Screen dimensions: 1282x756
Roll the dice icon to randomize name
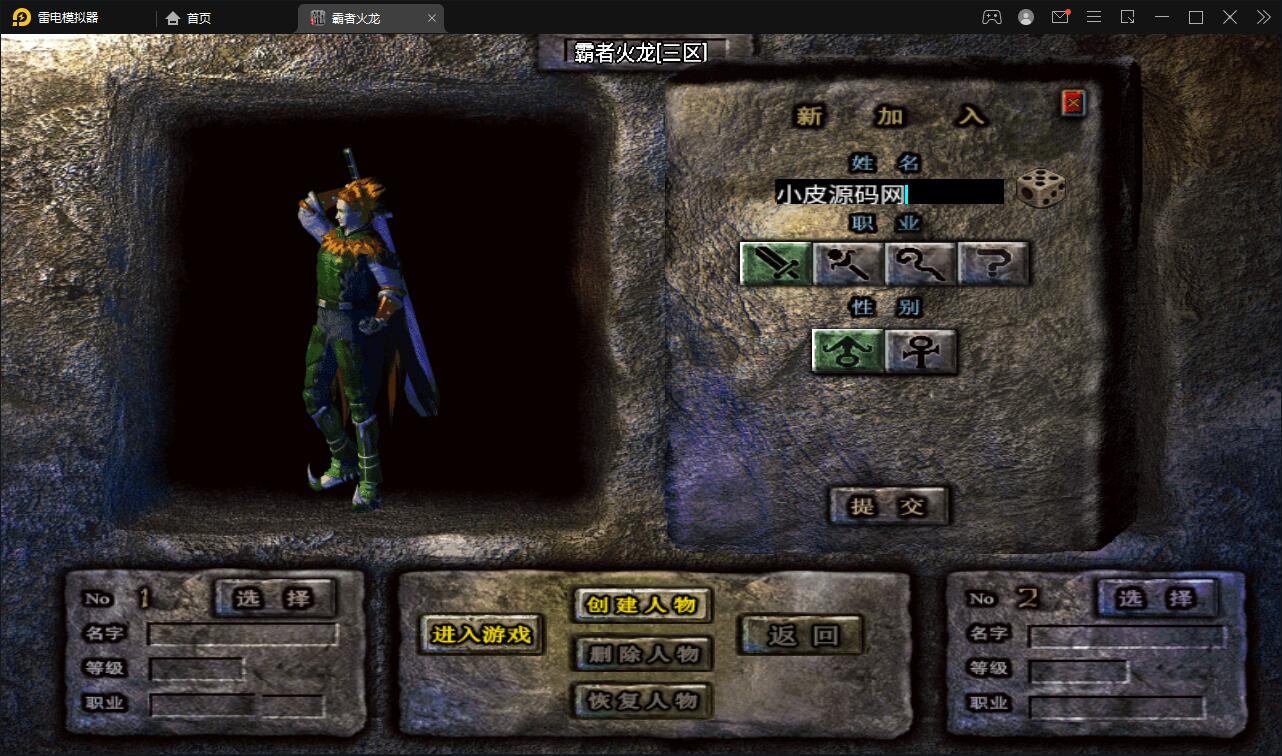1041,190
